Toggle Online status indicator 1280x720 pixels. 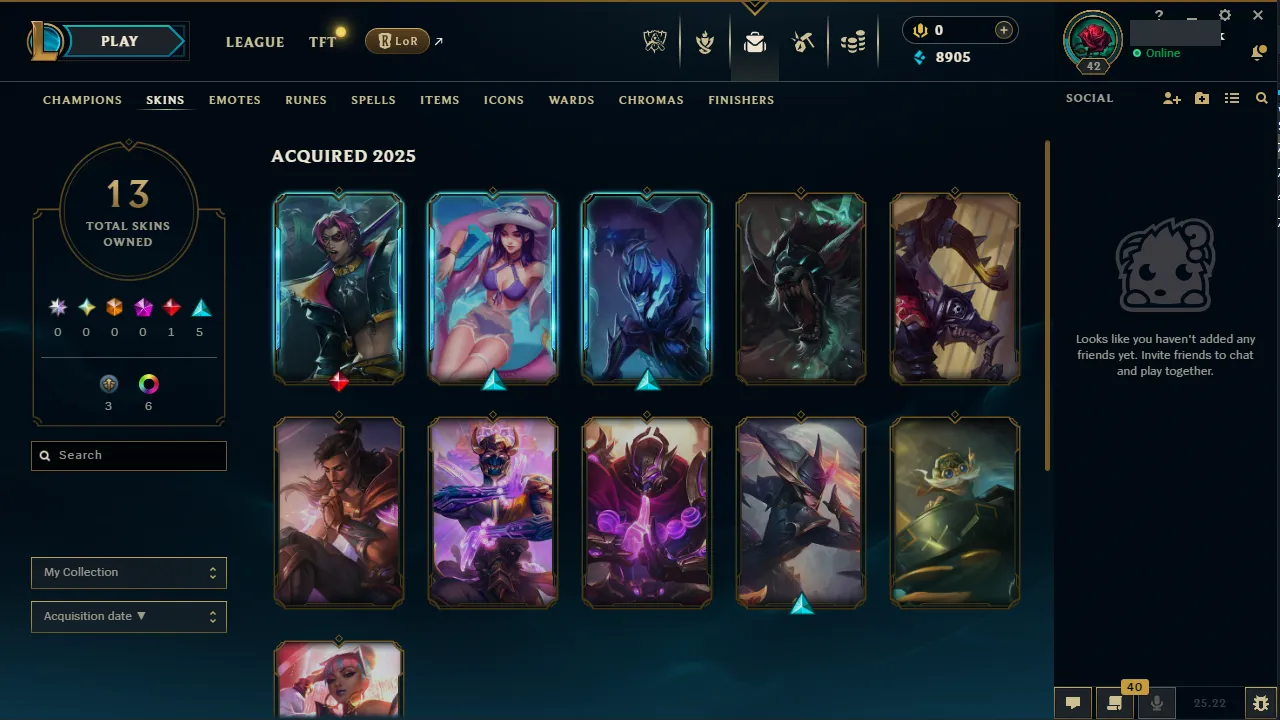[1156, 53]
